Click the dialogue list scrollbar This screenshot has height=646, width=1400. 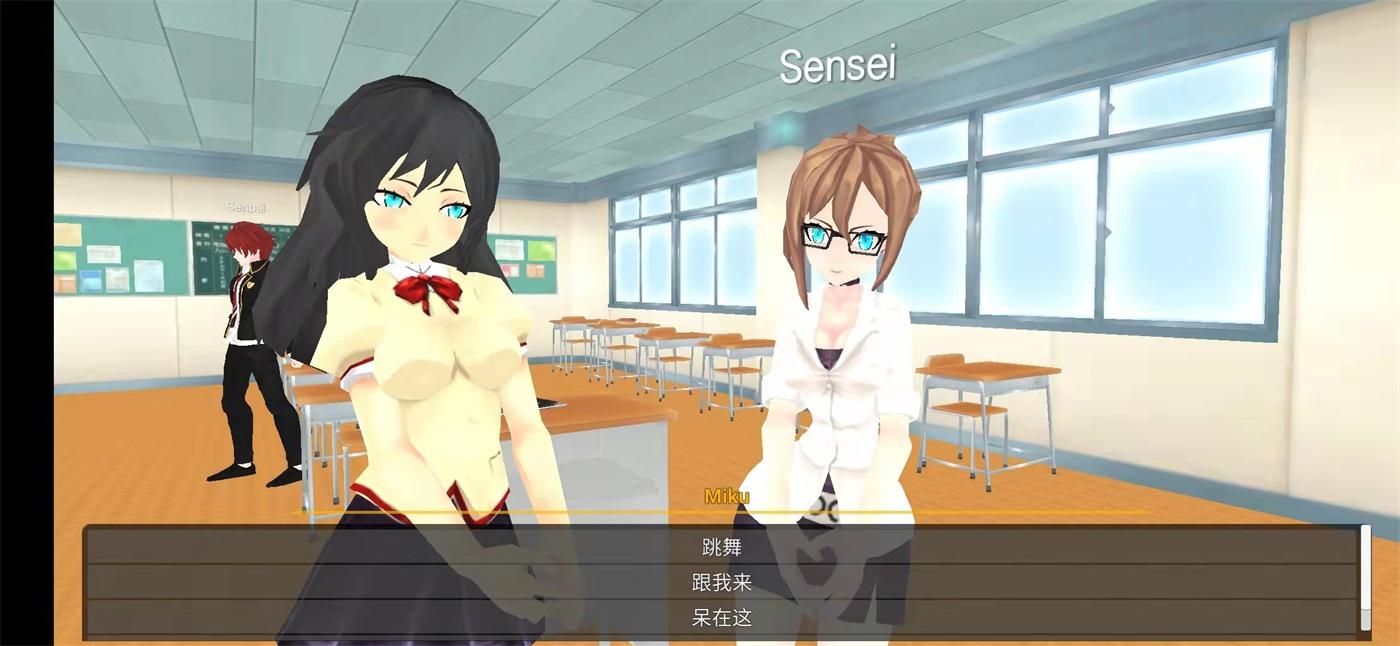pyautogui.click(x=1365, y=577)
